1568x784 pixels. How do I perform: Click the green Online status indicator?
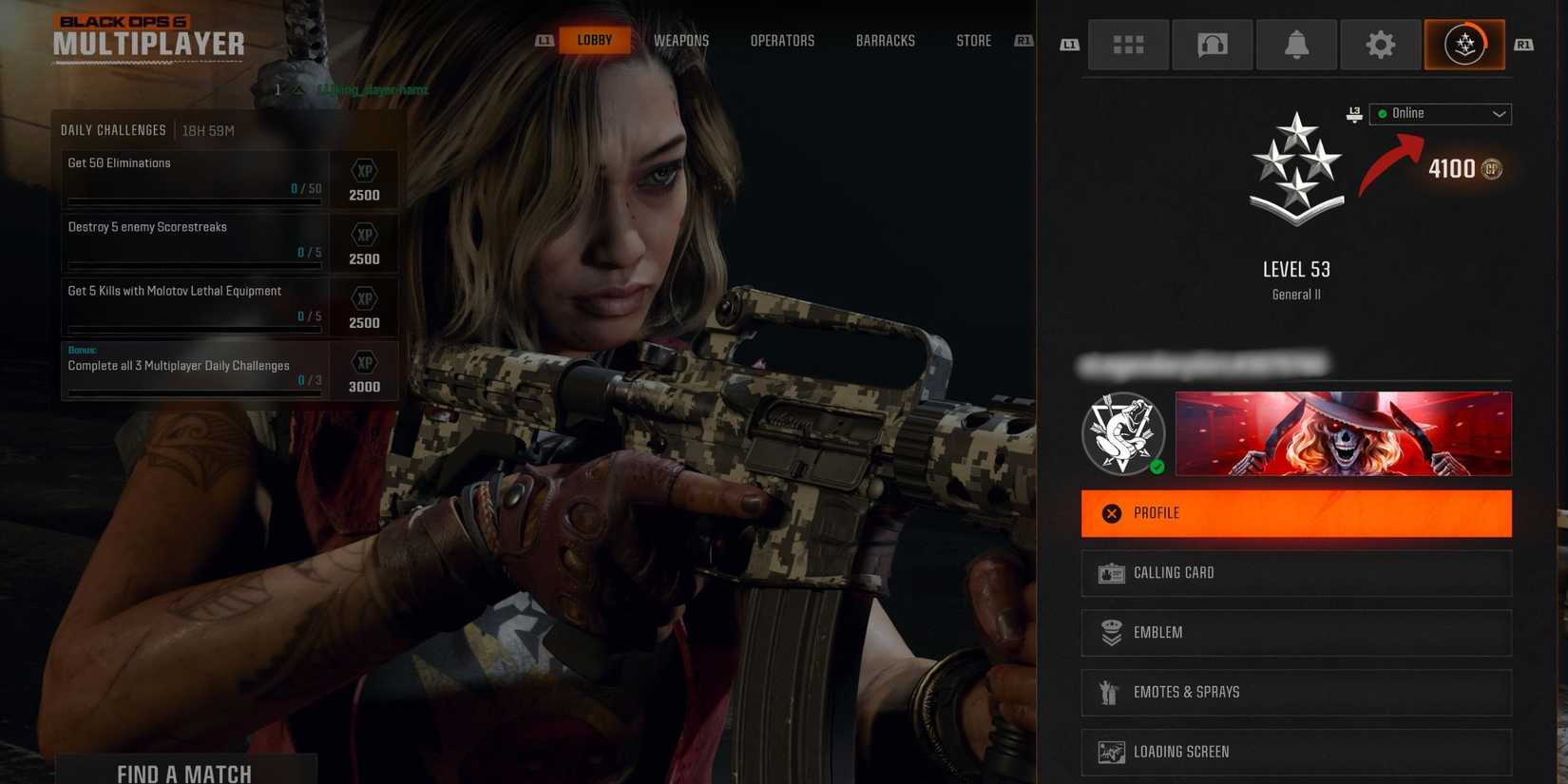1382,113
